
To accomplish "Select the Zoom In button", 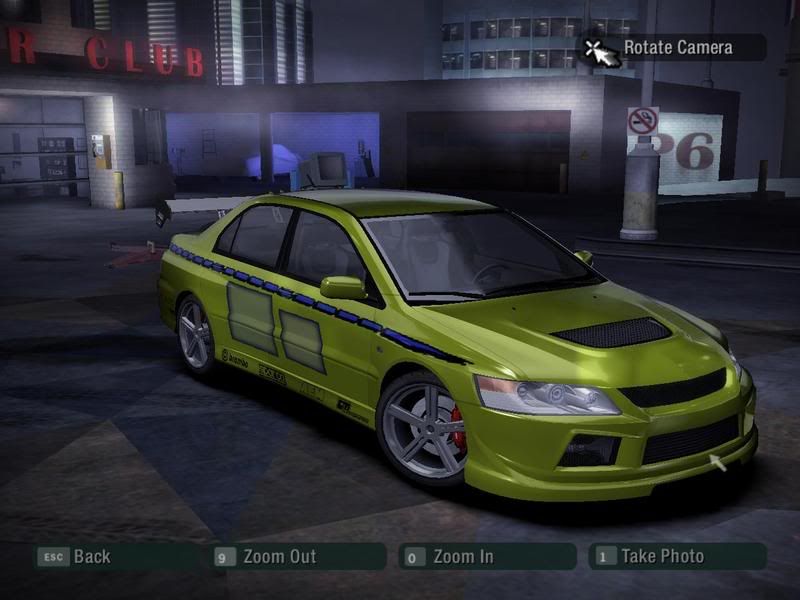I will pyautogui.click(x=463, y=557).
